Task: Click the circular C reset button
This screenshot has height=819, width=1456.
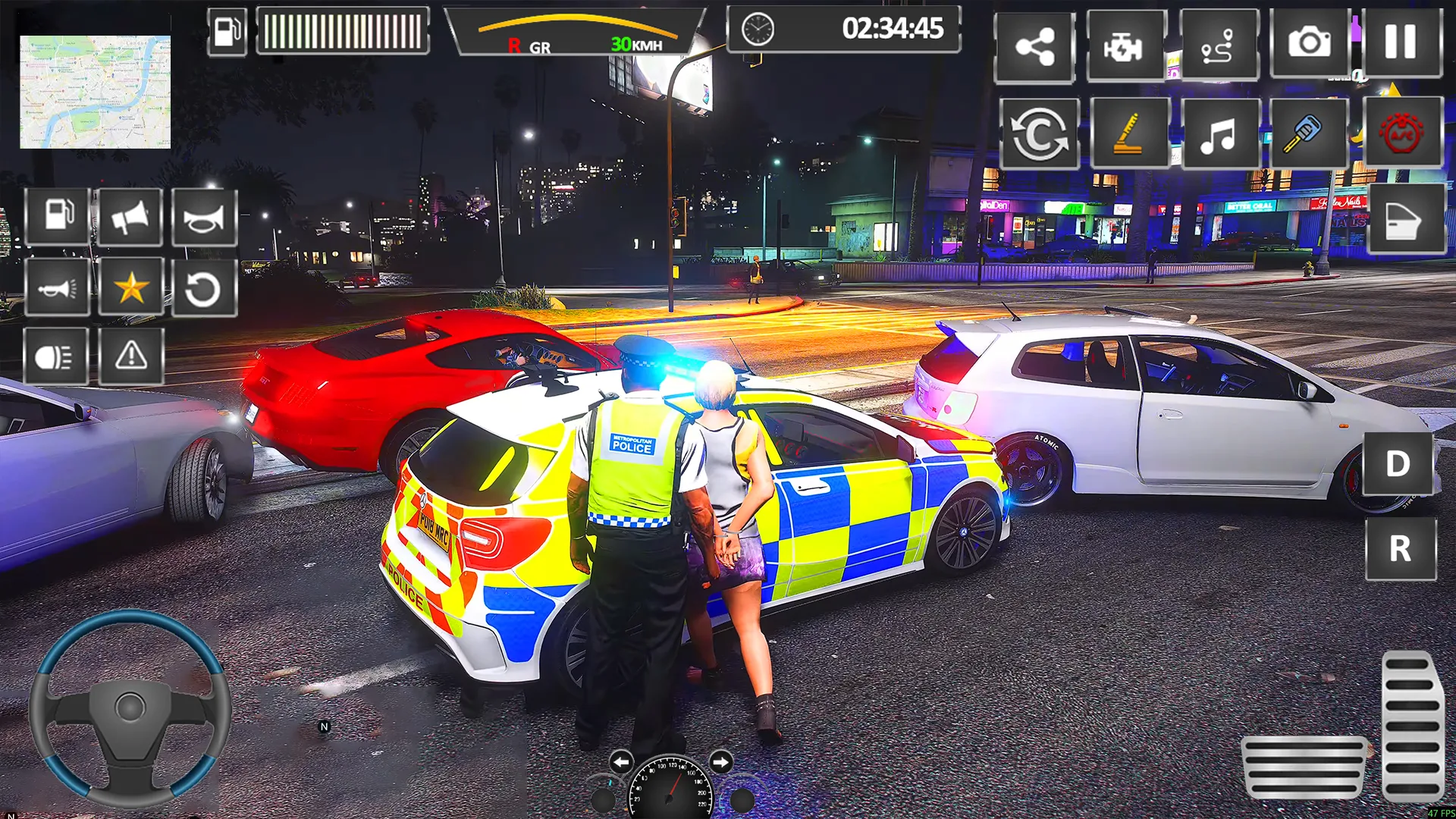Action: click(x=1039, y=134)
